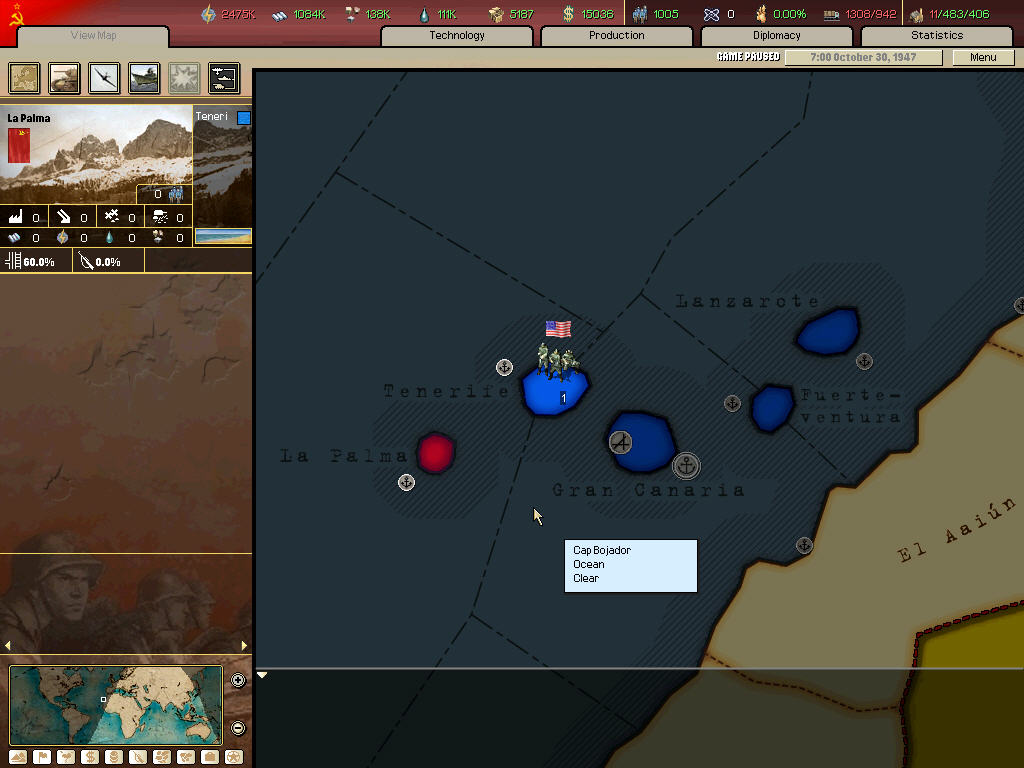
Task: Choose the warship naval units icon
Action: point(145,78)
